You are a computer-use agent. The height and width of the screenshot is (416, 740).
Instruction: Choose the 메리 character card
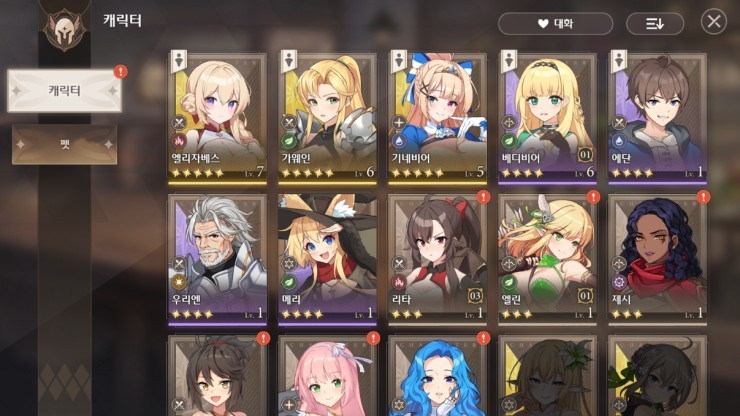pyautogui.click(x=327, y=258)
